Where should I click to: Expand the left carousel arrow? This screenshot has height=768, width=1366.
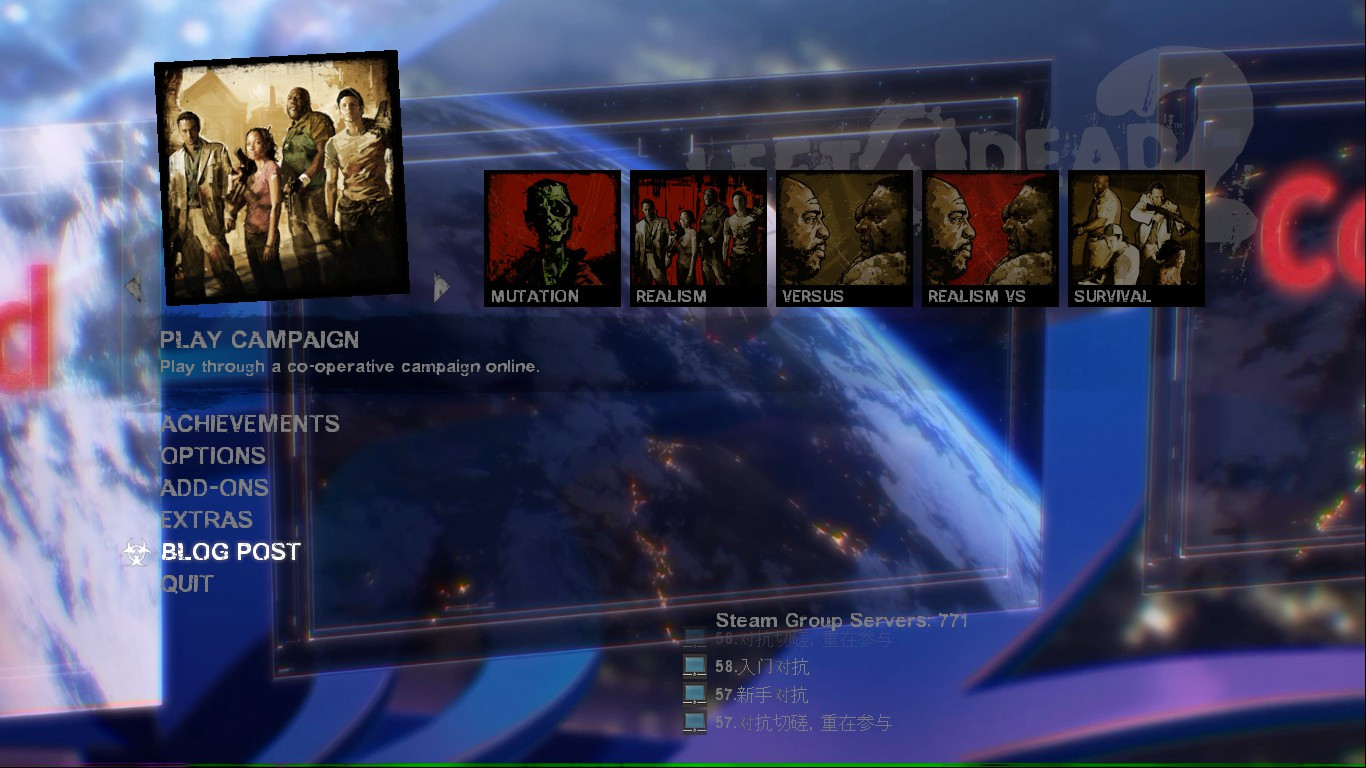tap(131, 286)
